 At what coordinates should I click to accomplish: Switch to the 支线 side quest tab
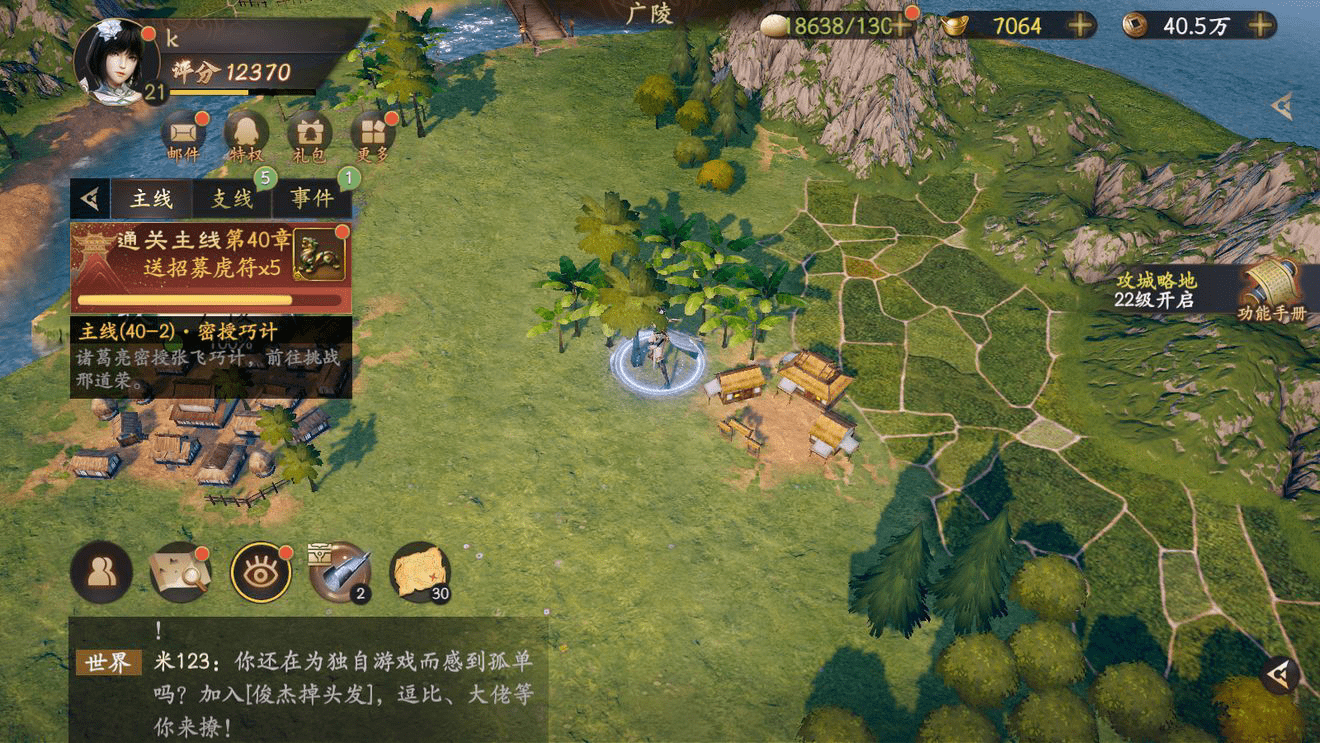(232, 199)
